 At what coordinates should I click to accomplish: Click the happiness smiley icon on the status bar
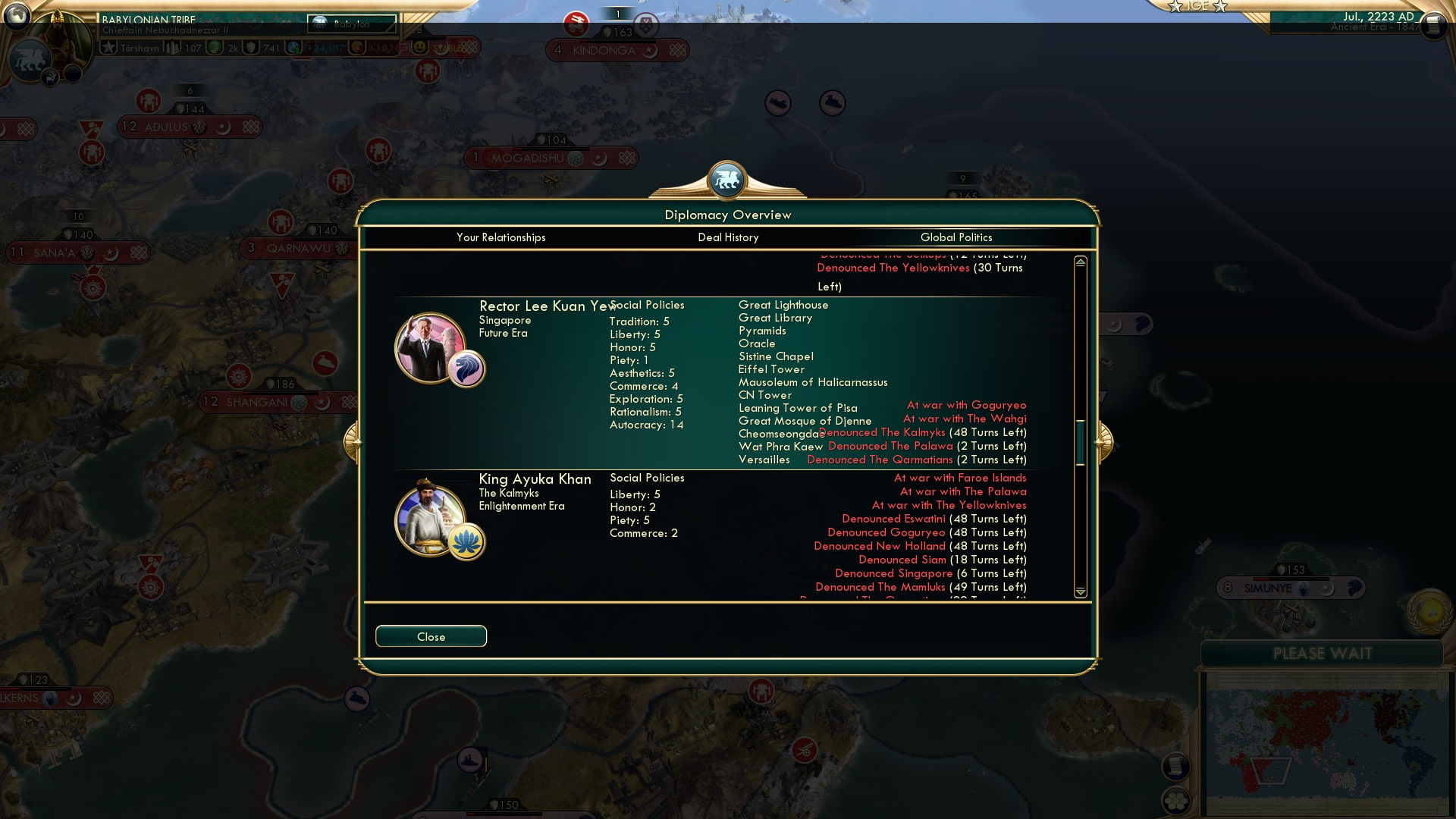coord(419,46)
